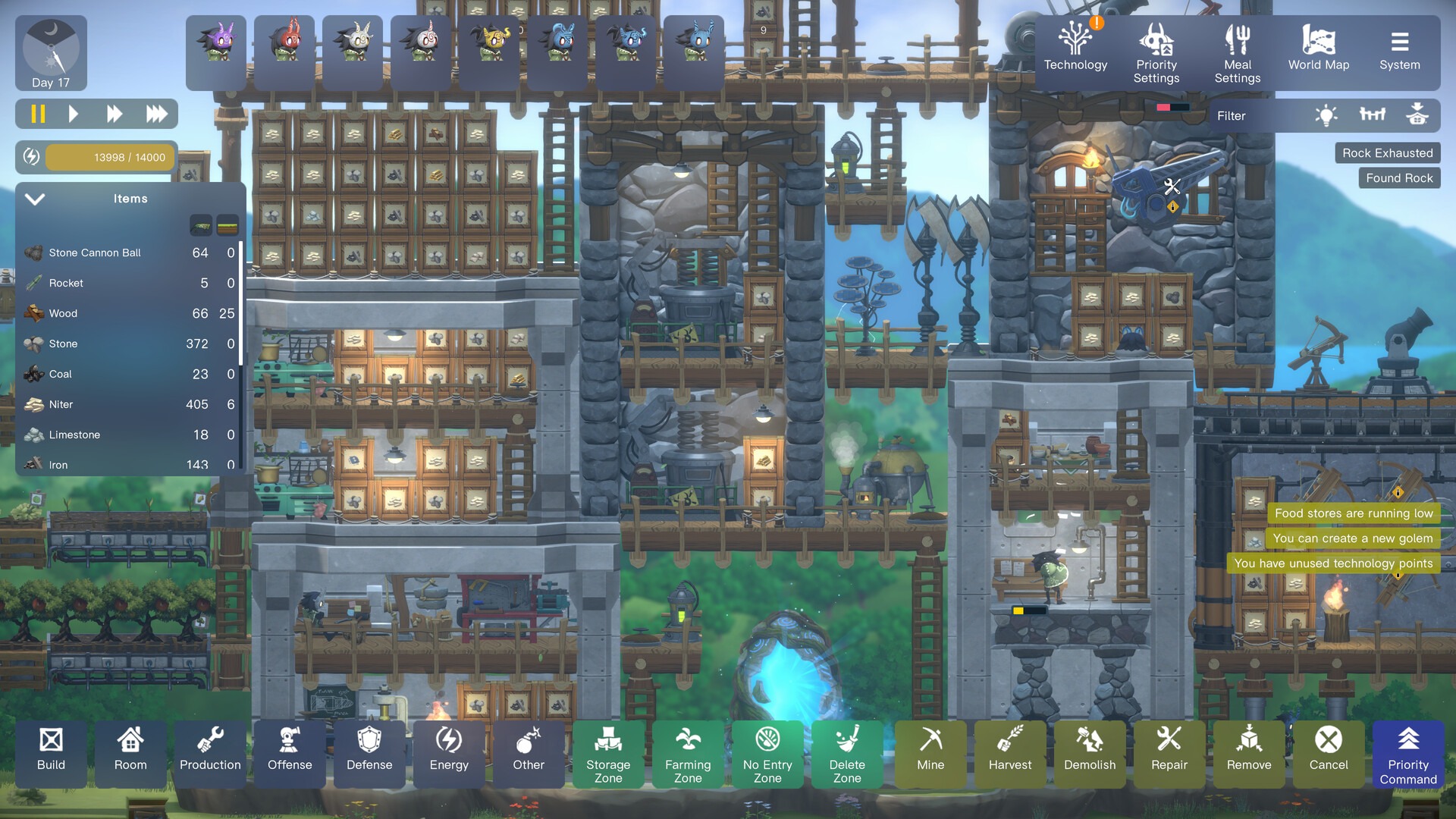Select the yellow-horned golem portrait
The width and height of the screenshot is (1456, 819).
pyautogui.click(x=489, y=44)
